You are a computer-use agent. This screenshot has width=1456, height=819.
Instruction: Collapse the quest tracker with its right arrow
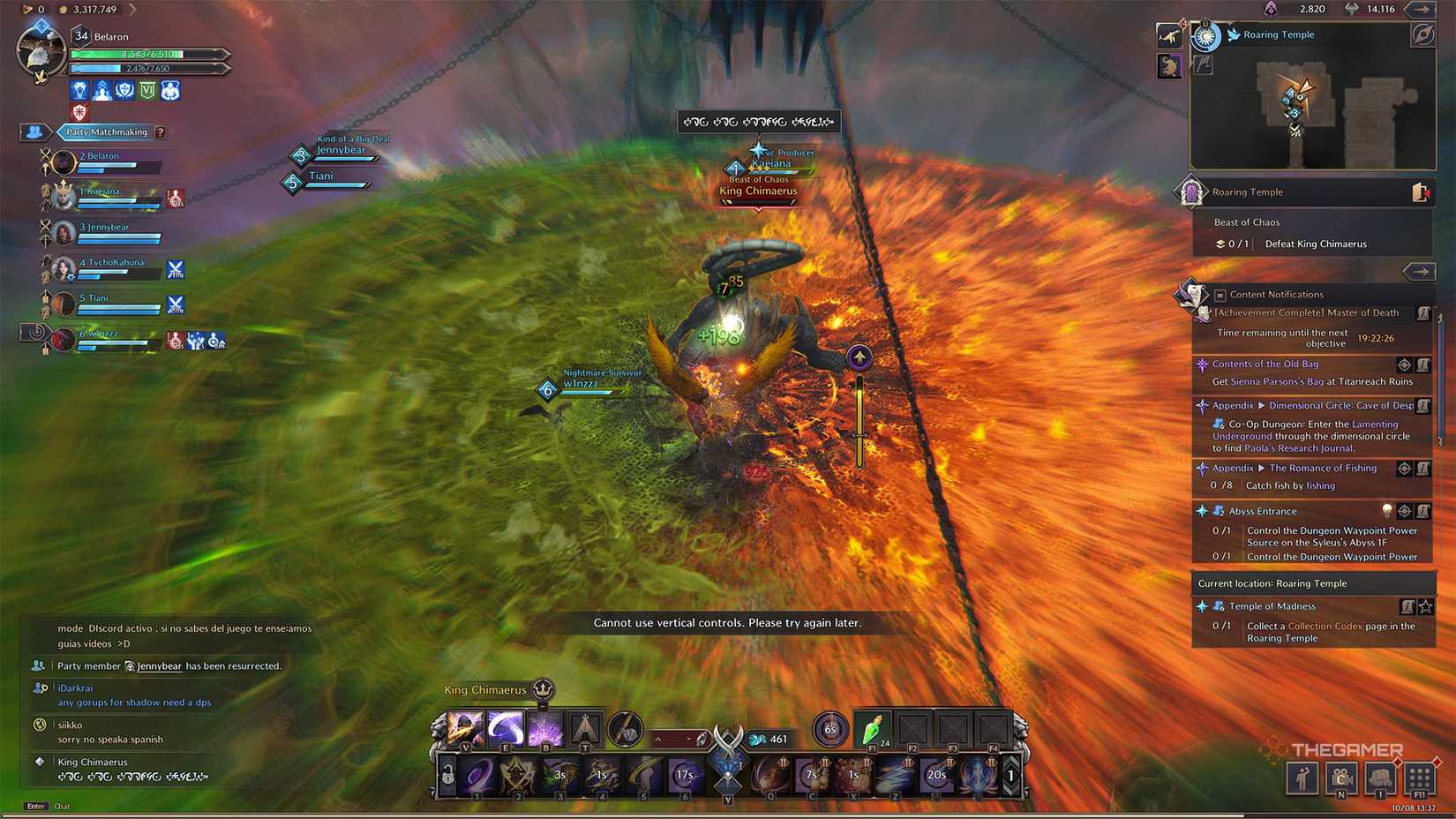(1421, 271)
